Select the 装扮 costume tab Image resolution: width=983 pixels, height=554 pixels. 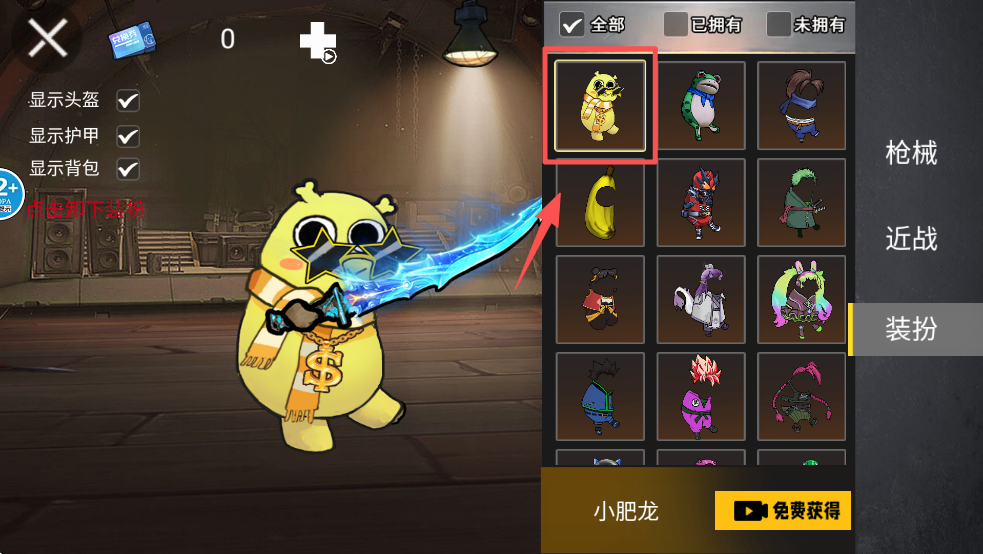pyautogui.click(x=911, y=328)
